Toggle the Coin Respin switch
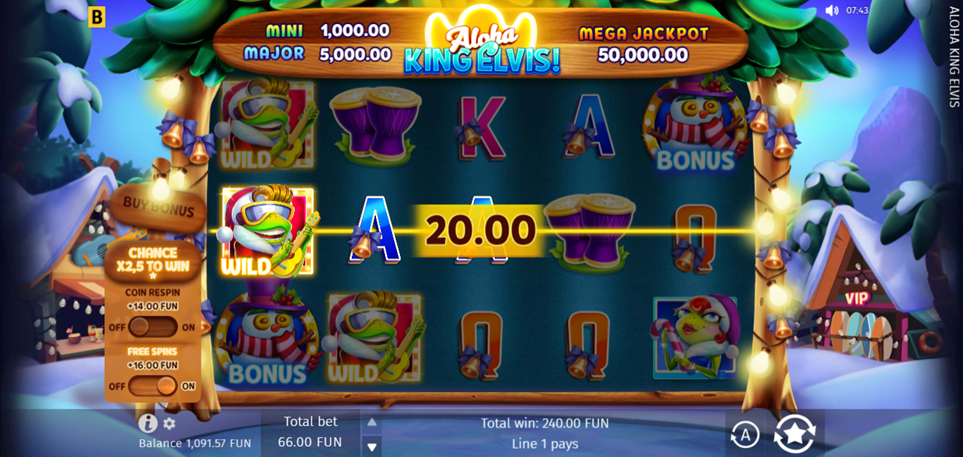 pyautogui.click(x=153, y=327)
